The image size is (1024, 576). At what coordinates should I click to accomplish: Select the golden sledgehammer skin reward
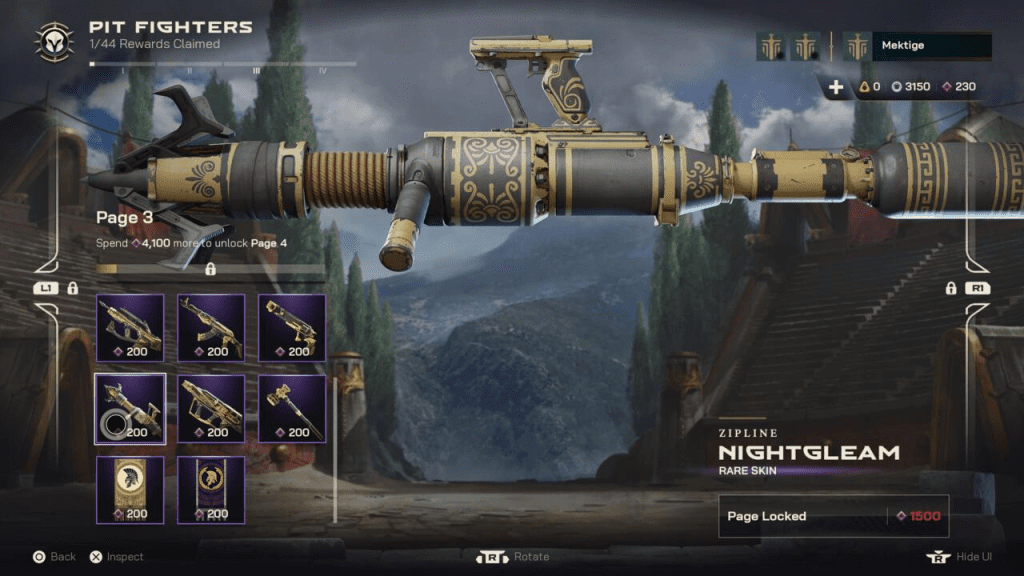(x=292, y=408)
